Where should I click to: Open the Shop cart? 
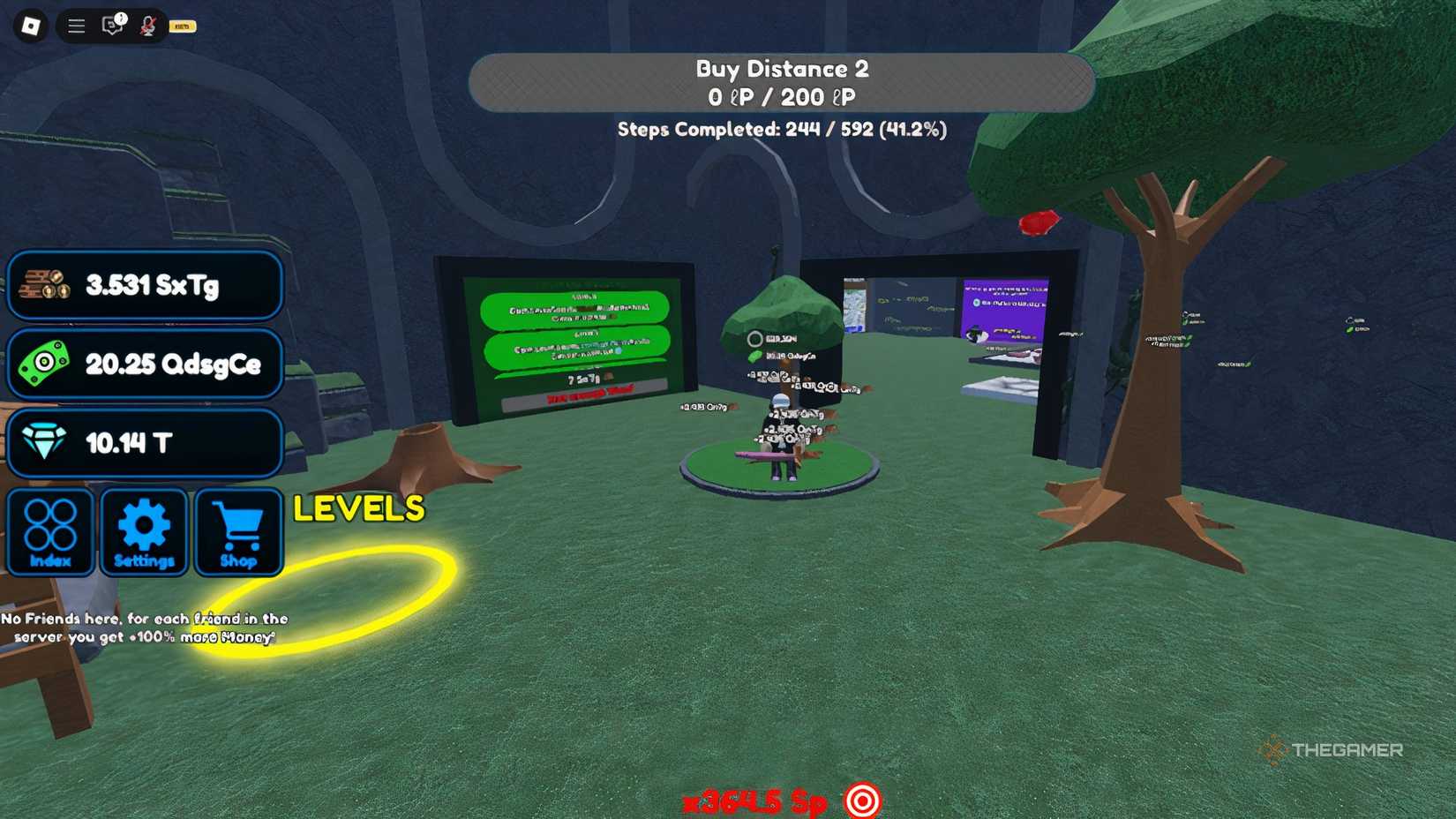(237, 531)
